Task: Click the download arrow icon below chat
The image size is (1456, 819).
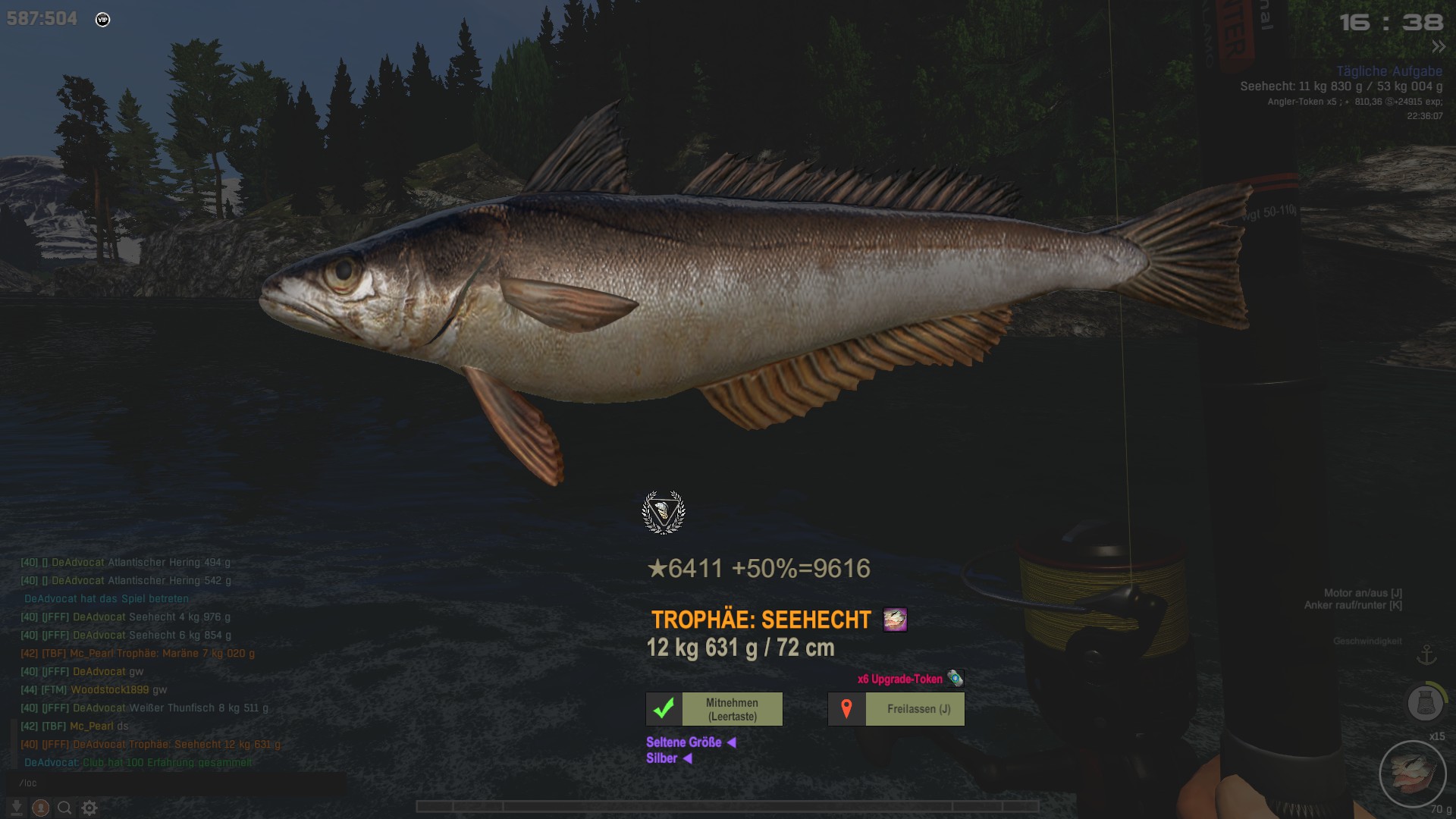Action: (x=16, y=808)
